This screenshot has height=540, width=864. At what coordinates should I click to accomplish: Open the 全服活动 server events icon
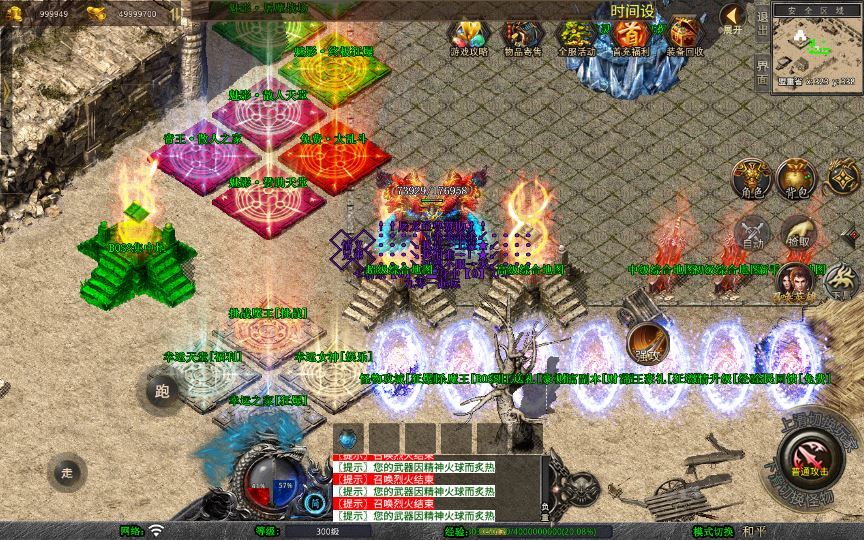coord(574,38)
